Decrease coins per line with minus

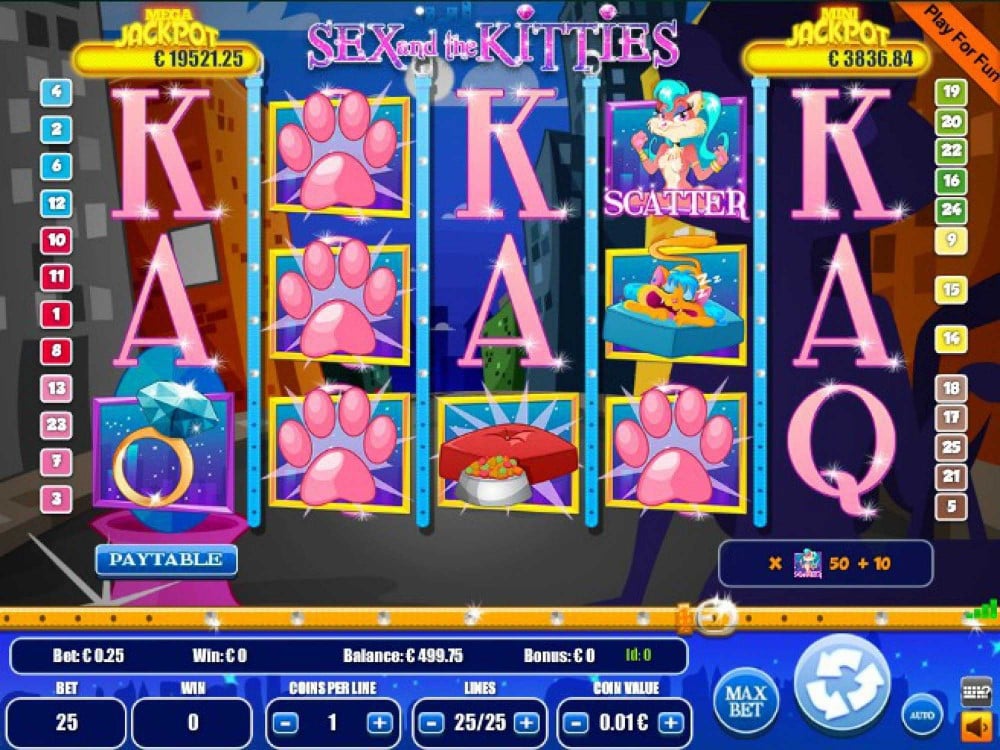[285, 723]
